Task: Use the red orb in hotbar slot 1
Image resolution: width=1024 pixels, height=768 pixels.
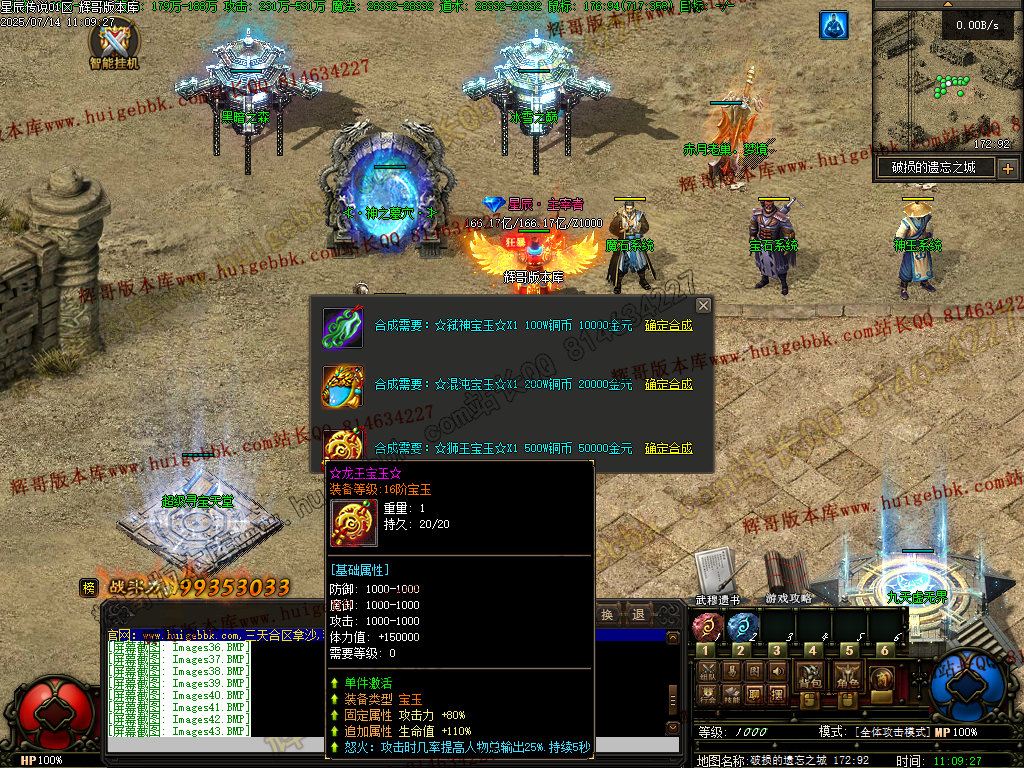Action: click(x=706, y=627)
